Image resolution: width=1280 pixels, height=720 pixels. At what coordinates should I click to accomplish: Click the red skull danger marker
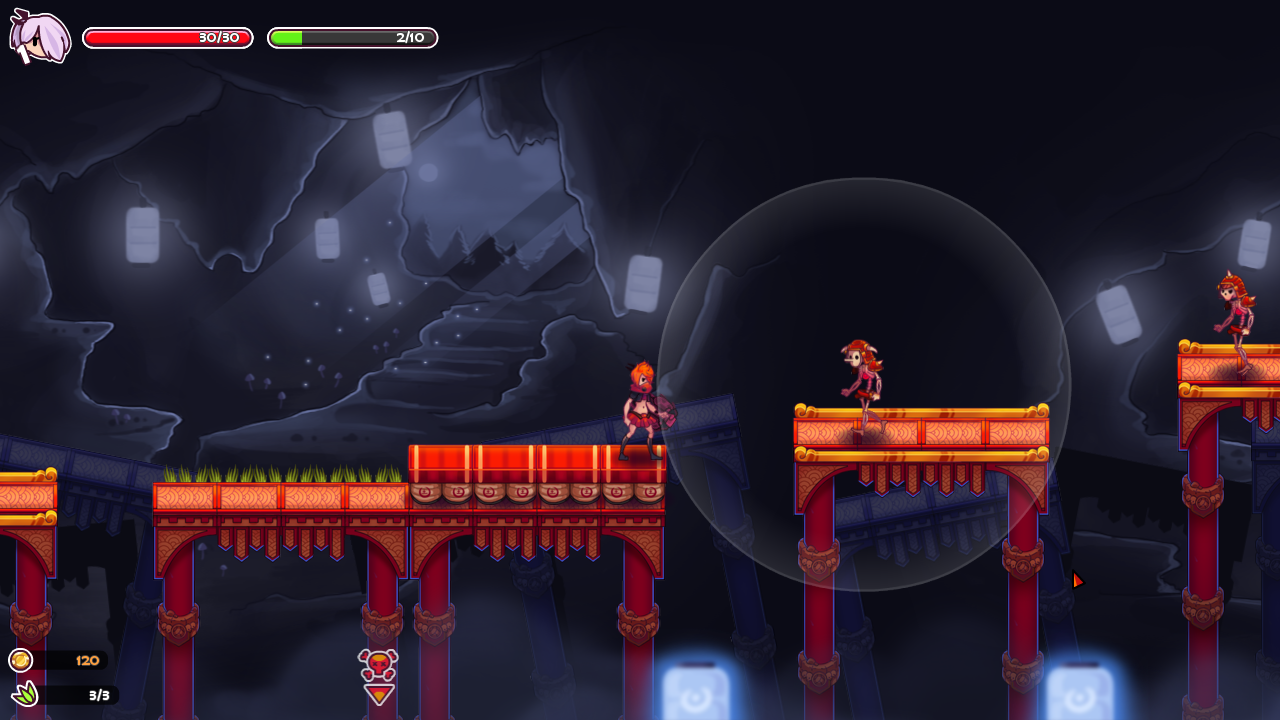point(378,665)
